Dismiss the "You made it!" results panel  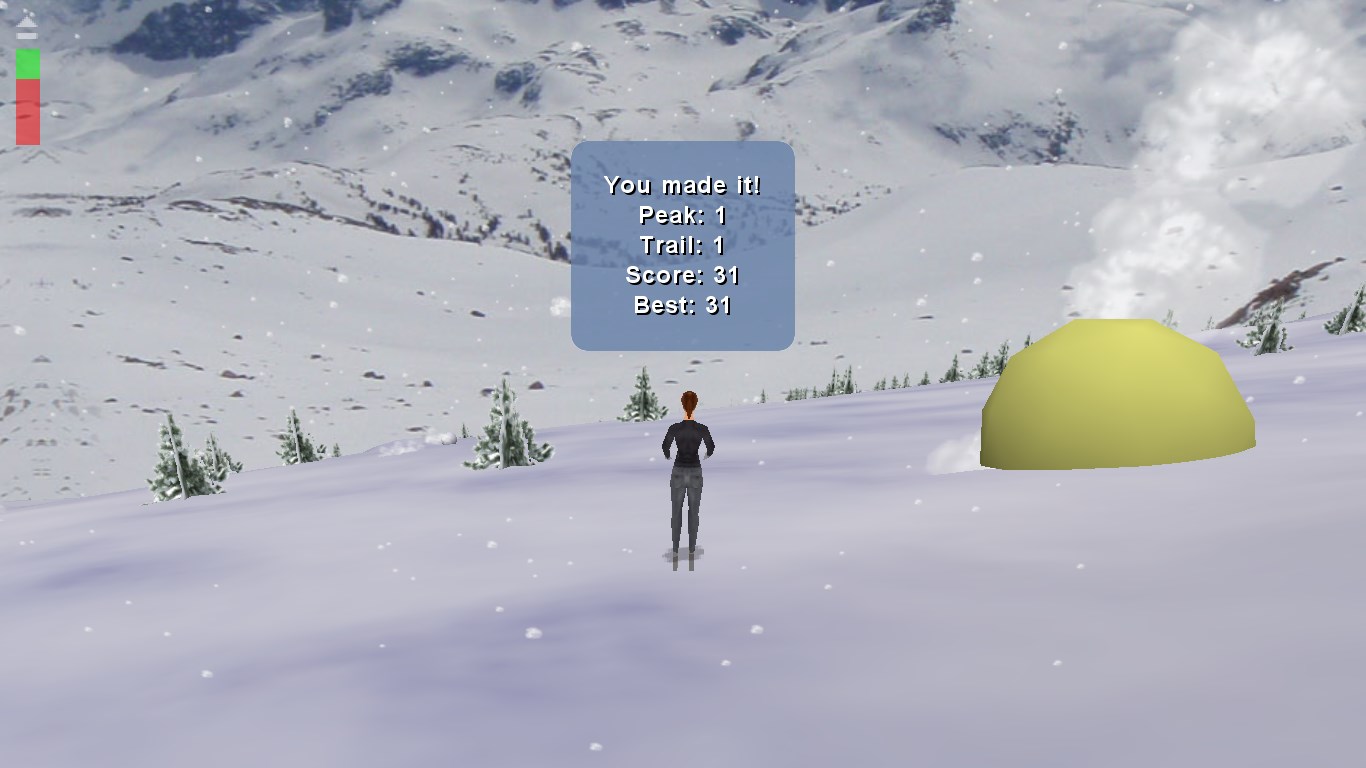click(682, 245)
